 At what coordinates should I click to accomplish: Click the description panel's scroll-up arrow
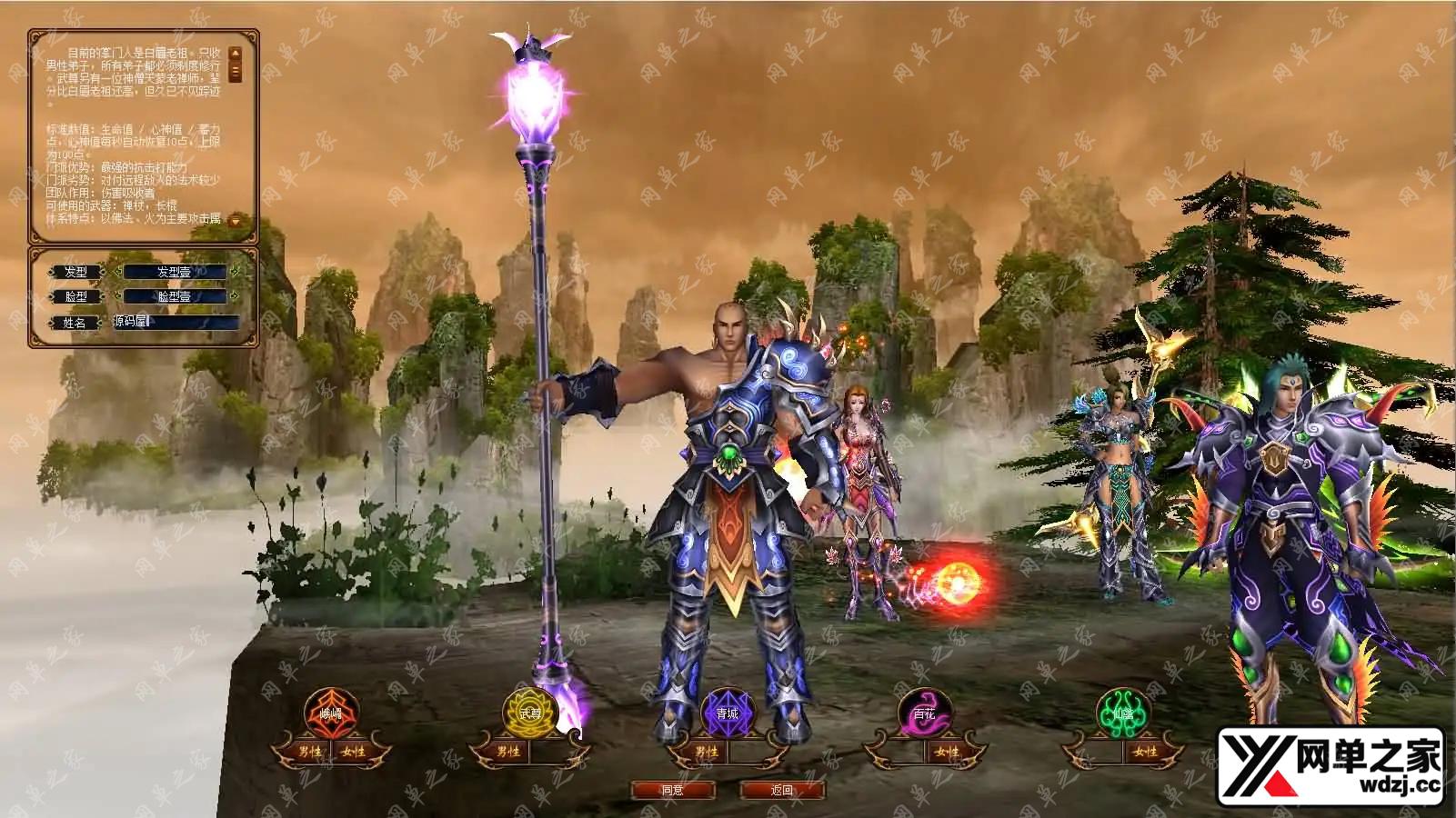click(x=236, y=54)
